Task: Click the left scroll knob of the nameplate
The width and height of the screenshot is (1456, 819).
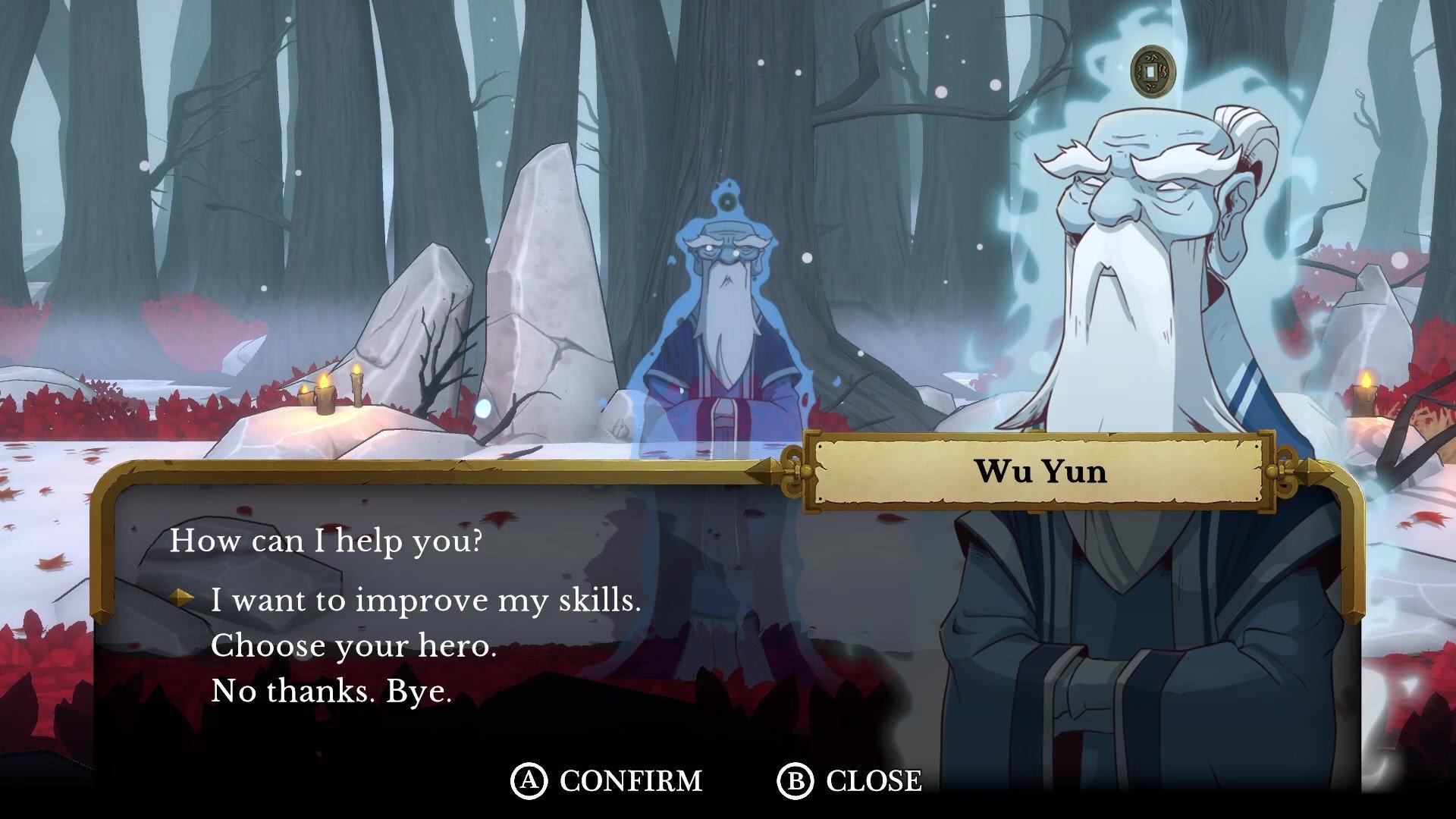Action: tap(793, 470)
